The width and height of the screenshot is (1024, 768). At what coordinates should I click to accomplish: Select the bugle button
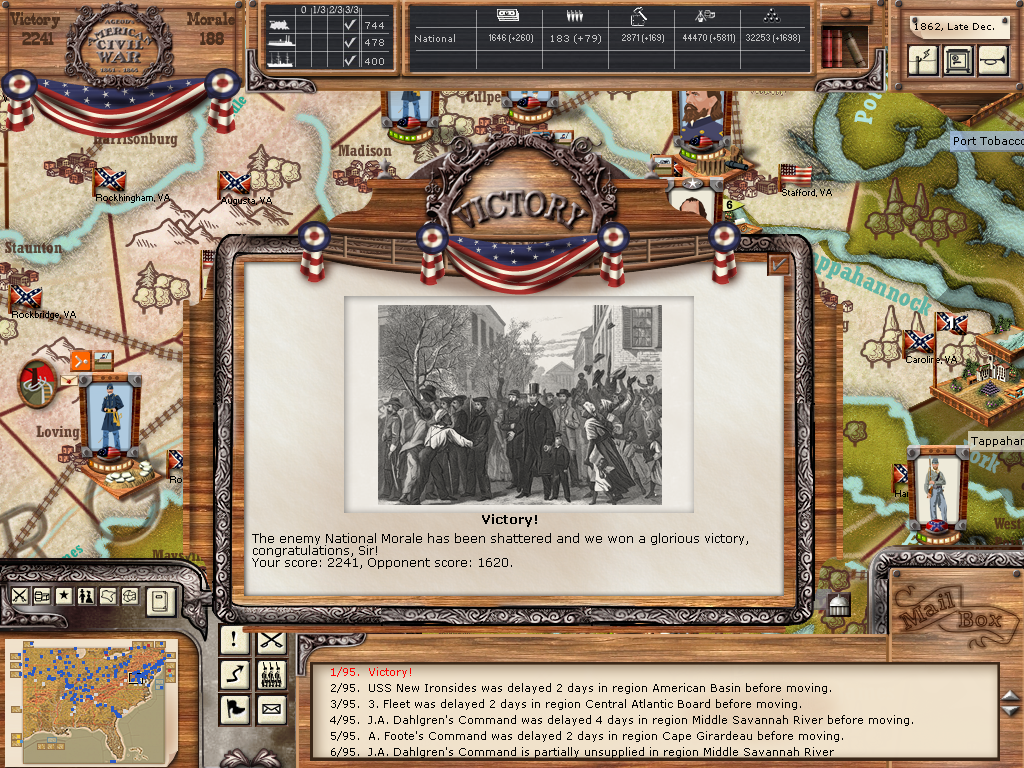991,60
